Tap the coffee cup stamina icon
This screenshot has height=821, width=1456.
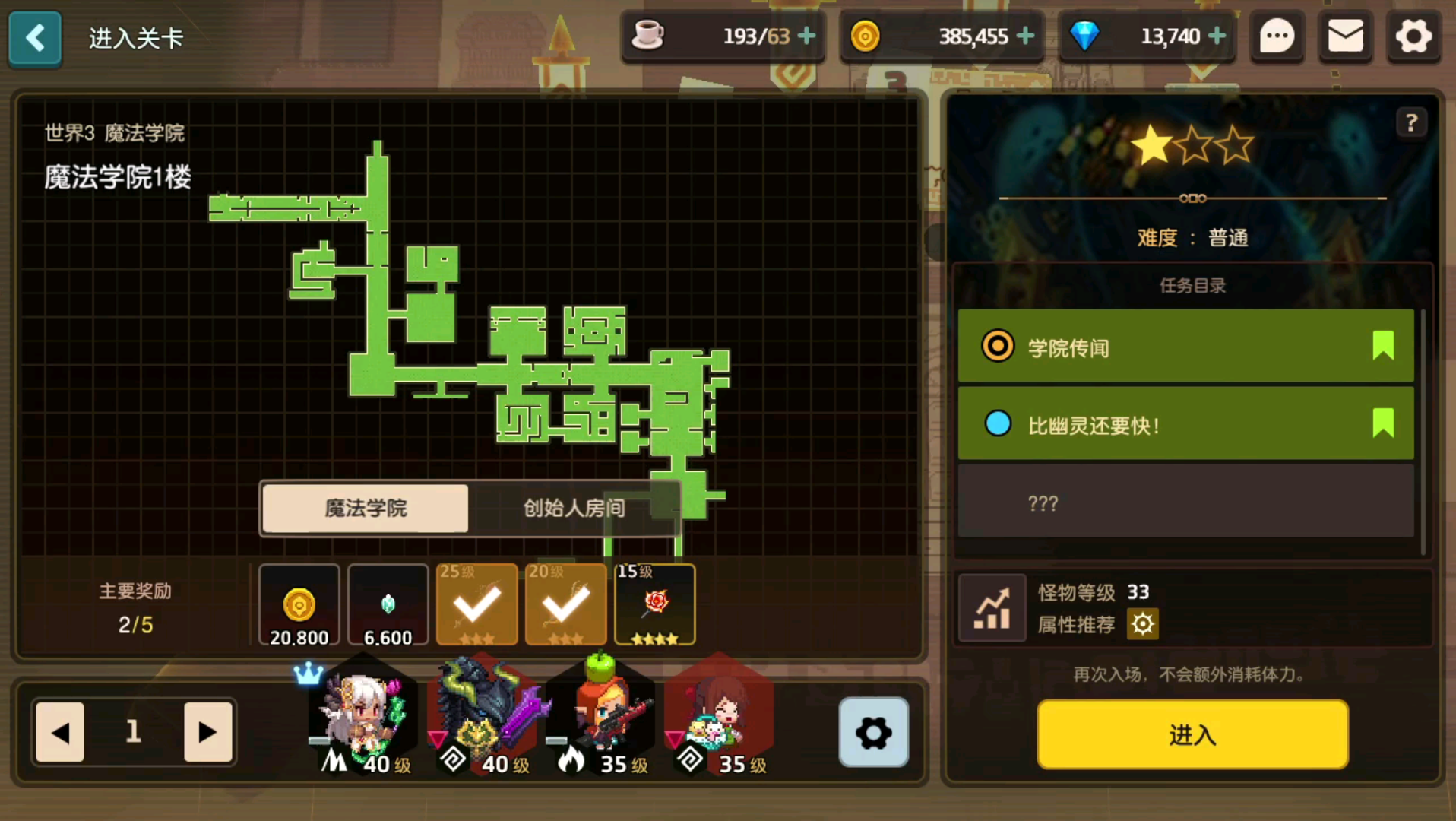[648, 34]
